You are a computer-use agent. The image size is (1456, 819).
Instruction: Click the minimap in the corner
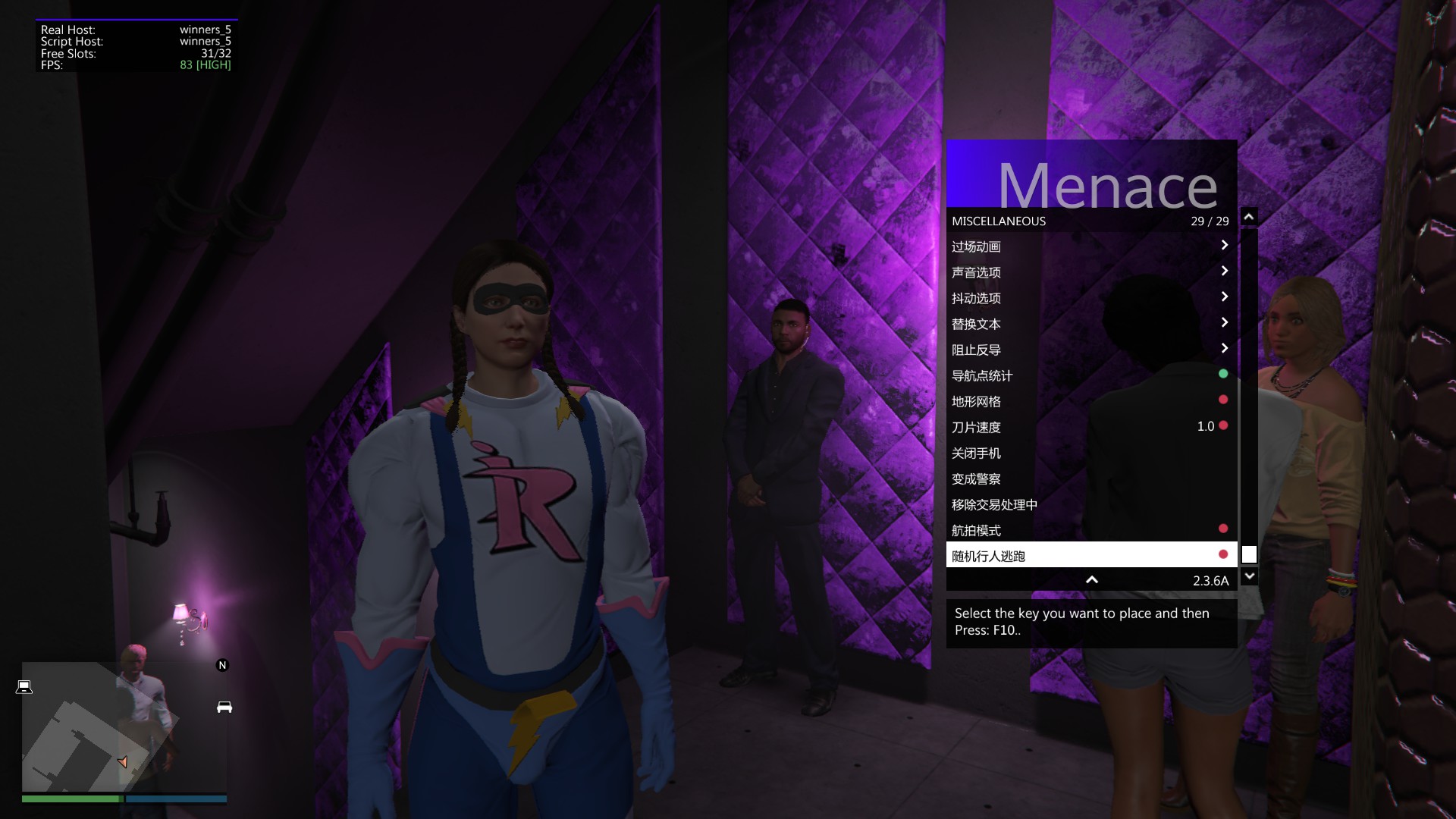[x=124, y=726]
